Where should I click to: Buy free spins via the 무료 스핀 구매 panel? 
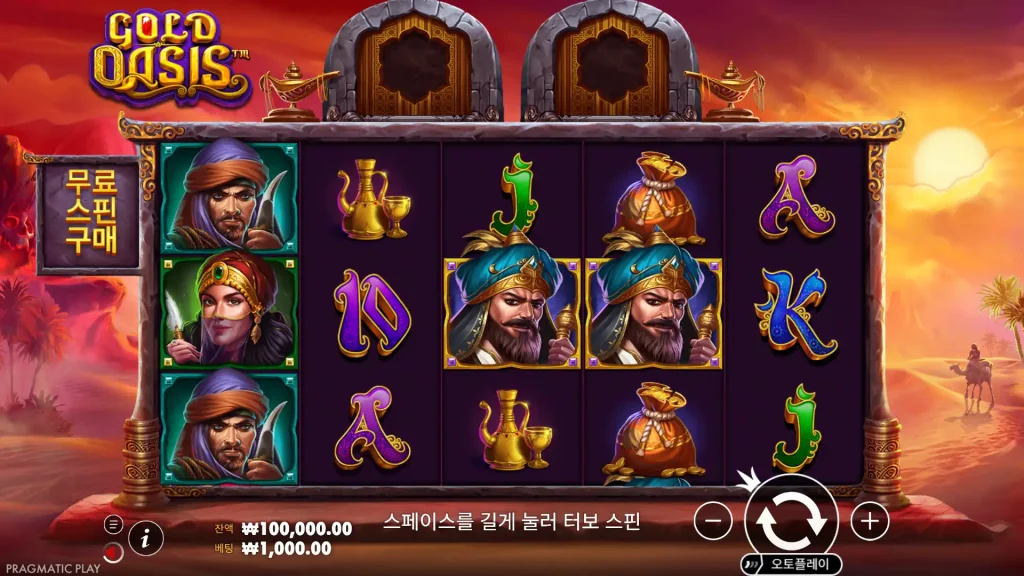[x=90, y=213]
